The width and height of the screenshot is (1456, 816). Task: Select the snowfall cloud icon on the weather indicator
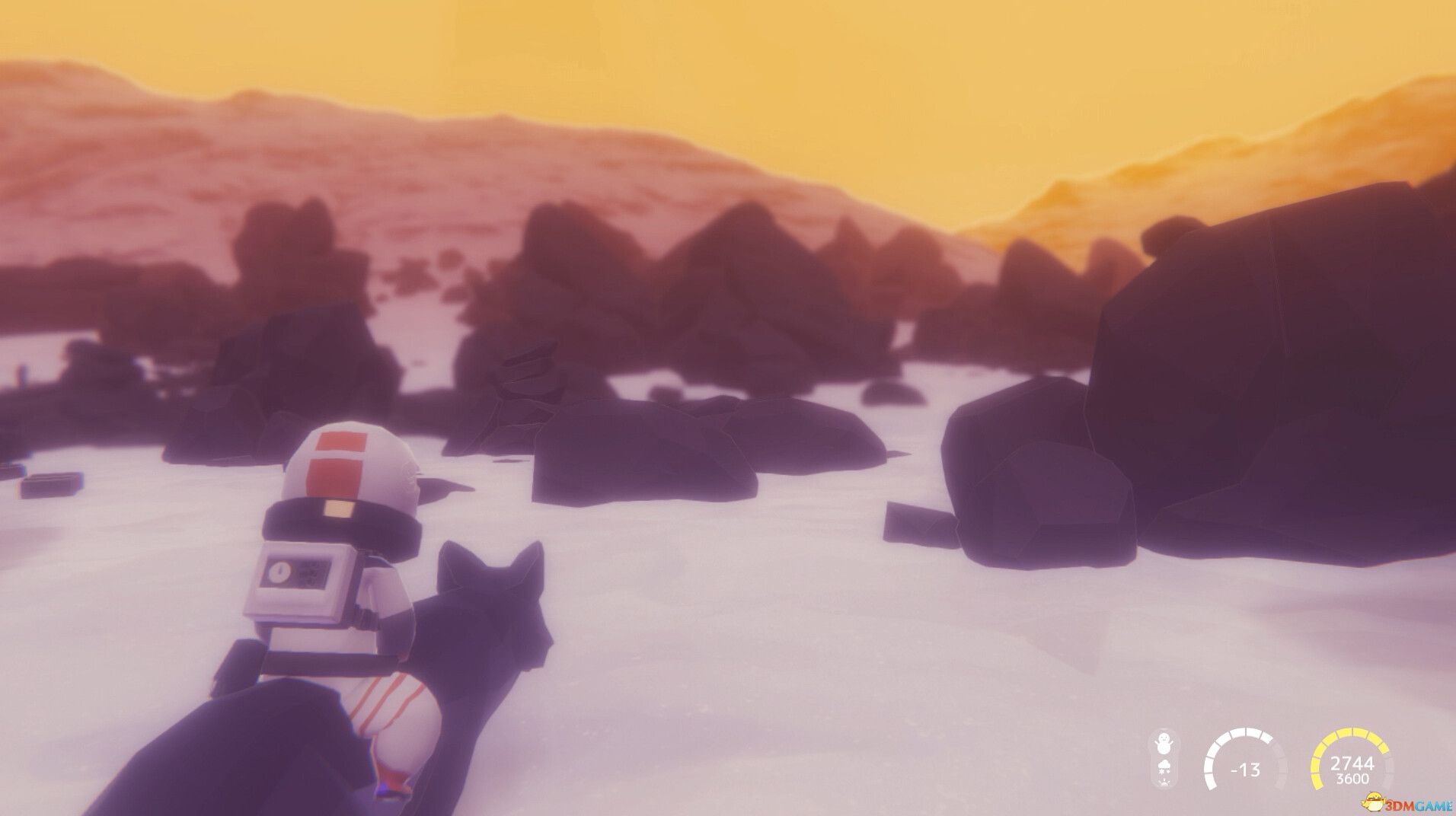1164,766
